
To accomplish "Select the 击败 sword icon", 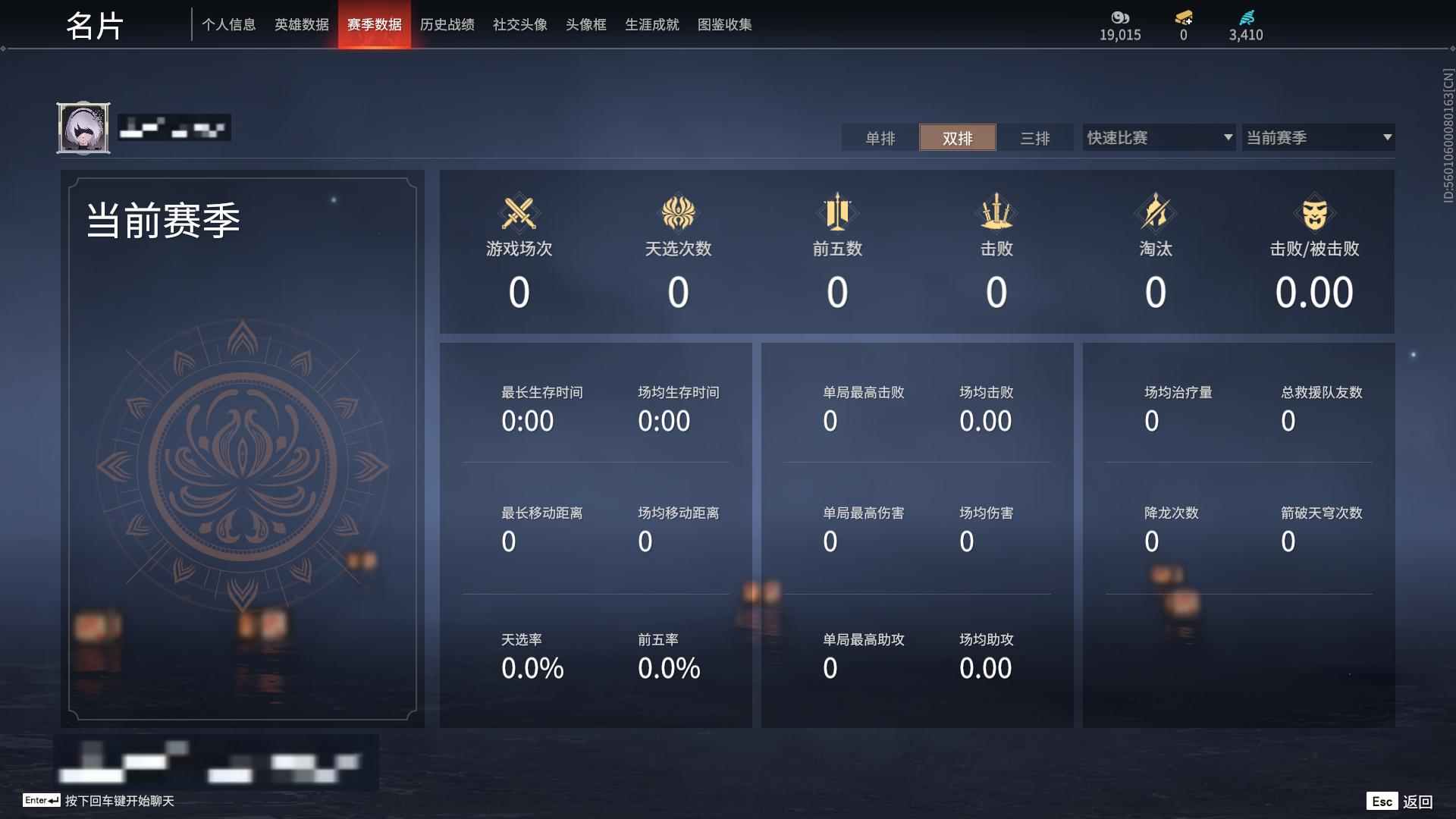I will pyautogui.click(x=996, y=213).
